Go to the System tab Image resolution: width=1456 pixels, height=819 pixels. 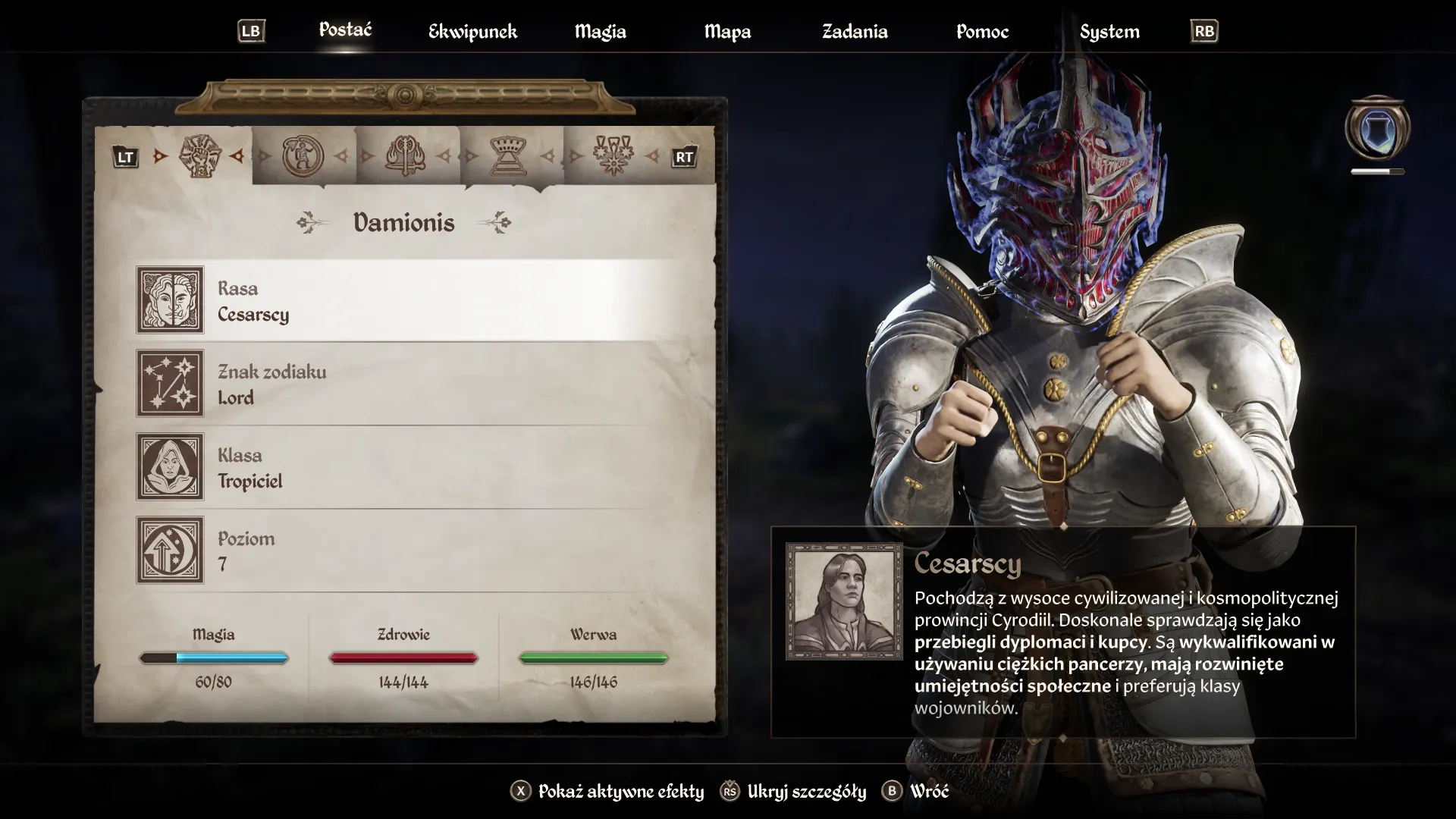[1109, 32]
